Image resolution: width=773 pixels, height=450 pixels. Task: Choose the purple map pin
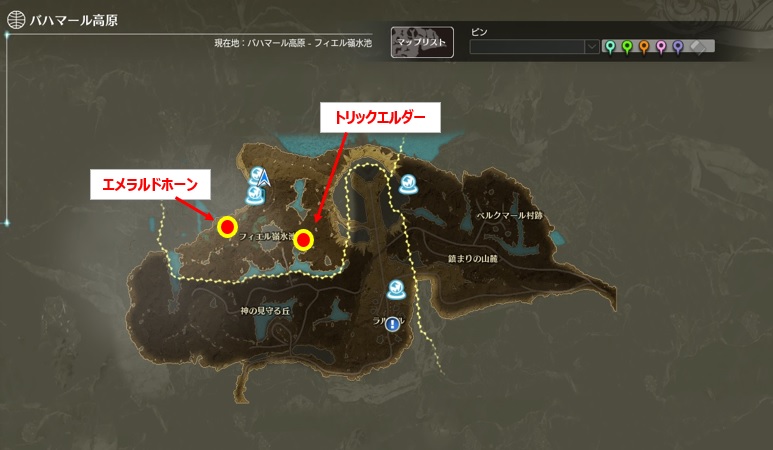[678, 46]
